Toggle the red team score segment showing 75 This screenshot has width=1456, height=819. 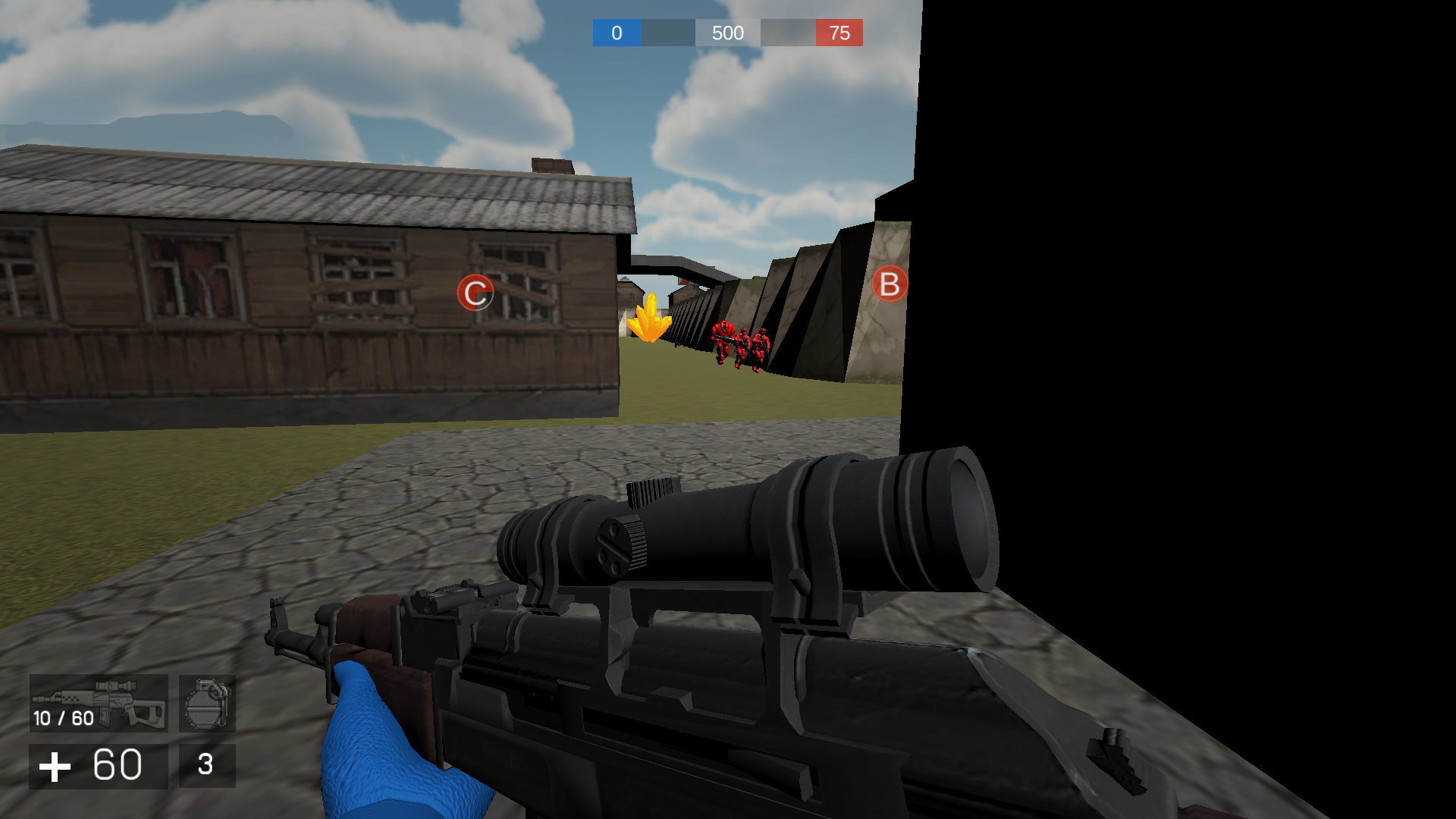point(839,33)
